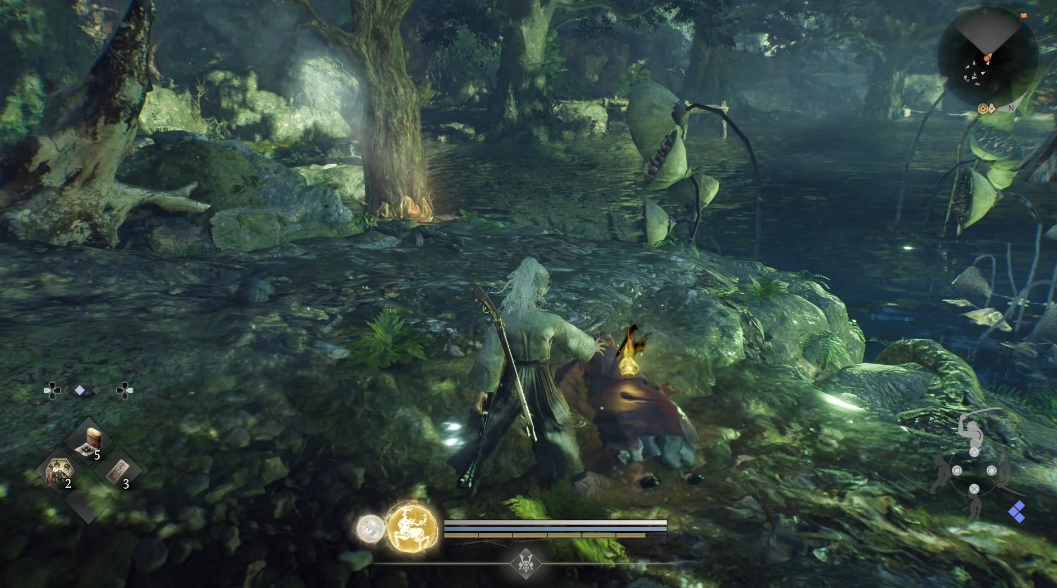Select the talisman item slot with count 3

click(117, 471)
